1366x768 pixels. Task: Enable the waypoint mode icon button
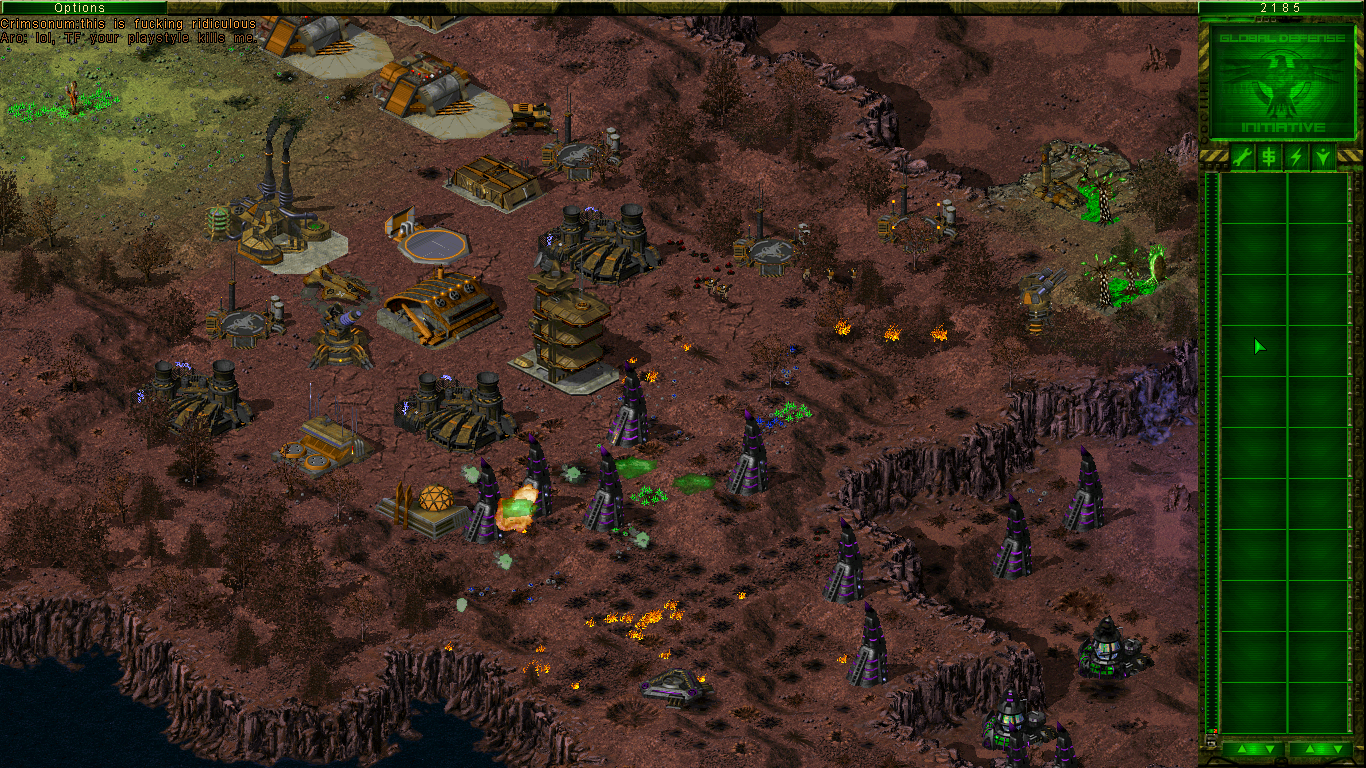point(1323,156)
